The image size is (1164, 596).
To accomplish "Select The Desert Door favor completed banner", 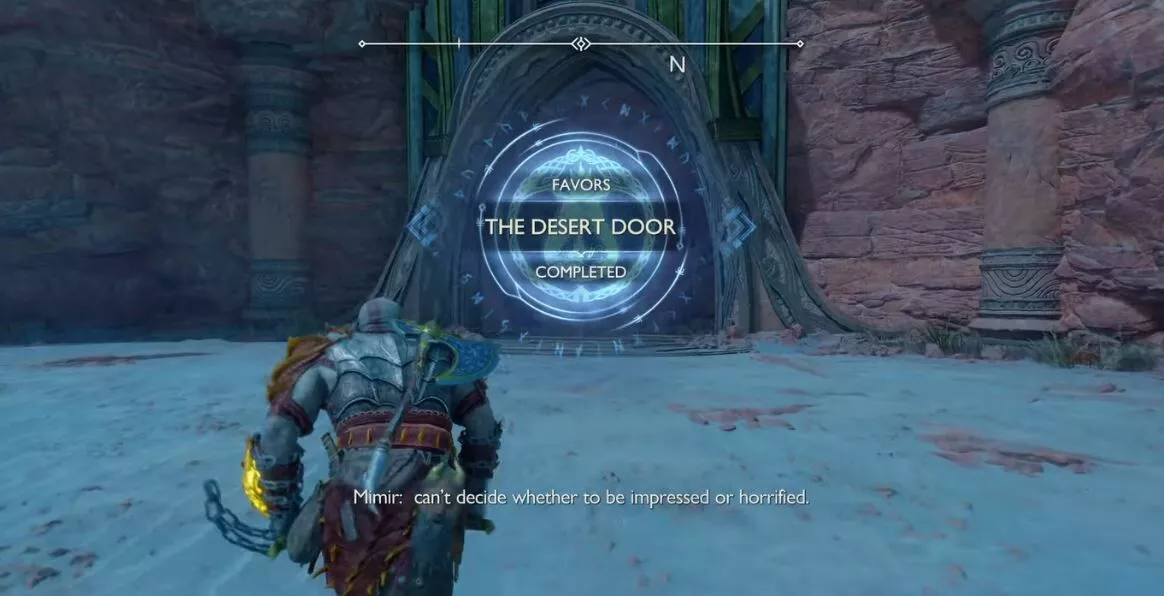I will click(580, 228).
